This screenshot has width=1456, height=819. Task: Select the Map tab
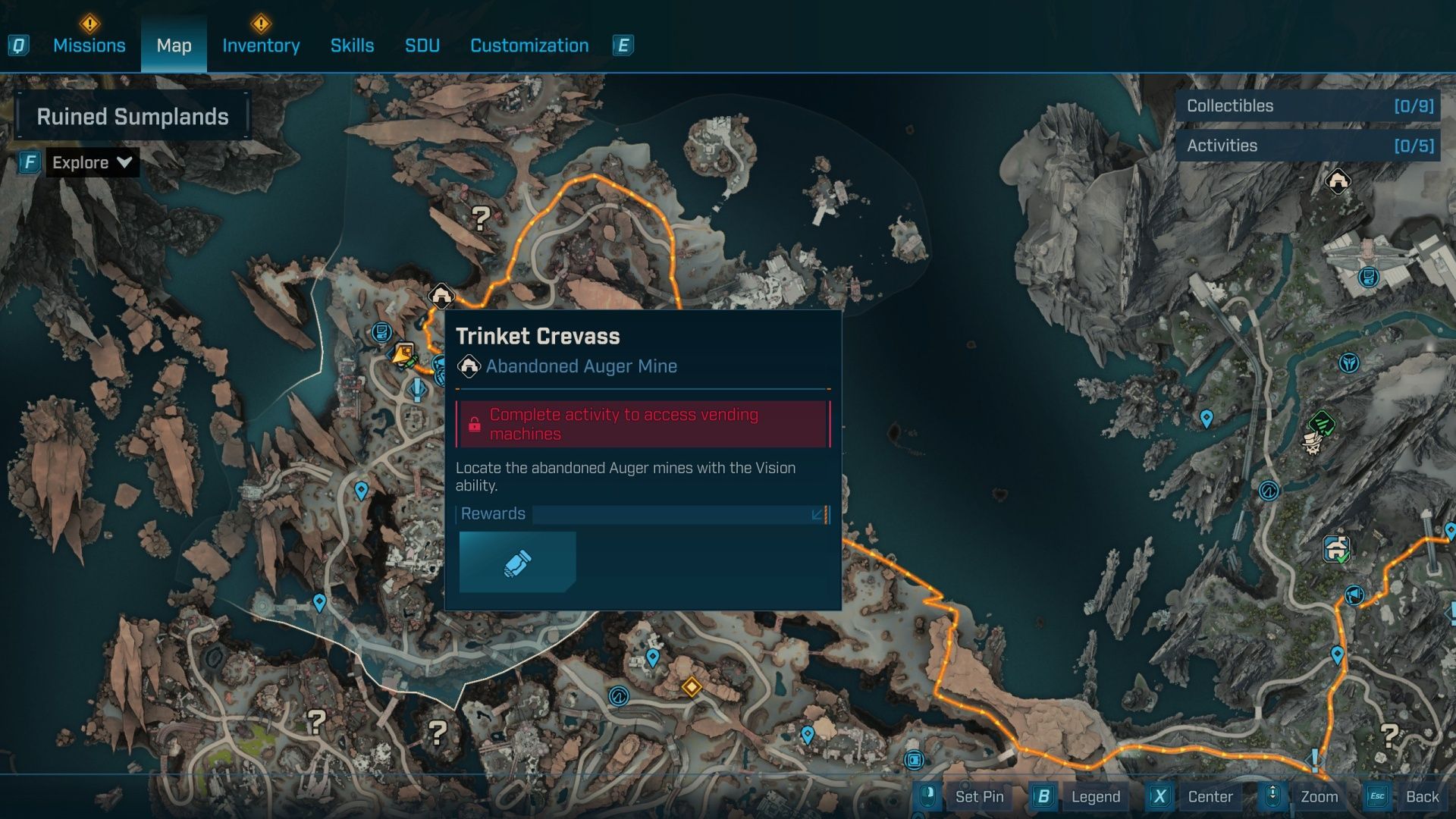pyautogui.click(x=174, y=45)
